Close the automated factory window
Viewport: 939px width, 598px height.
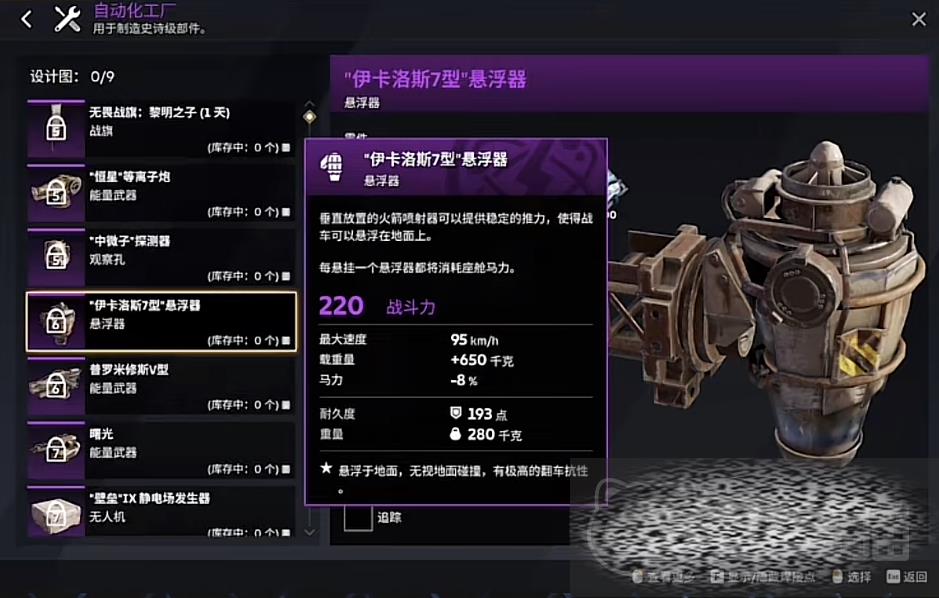click(918, 19)
